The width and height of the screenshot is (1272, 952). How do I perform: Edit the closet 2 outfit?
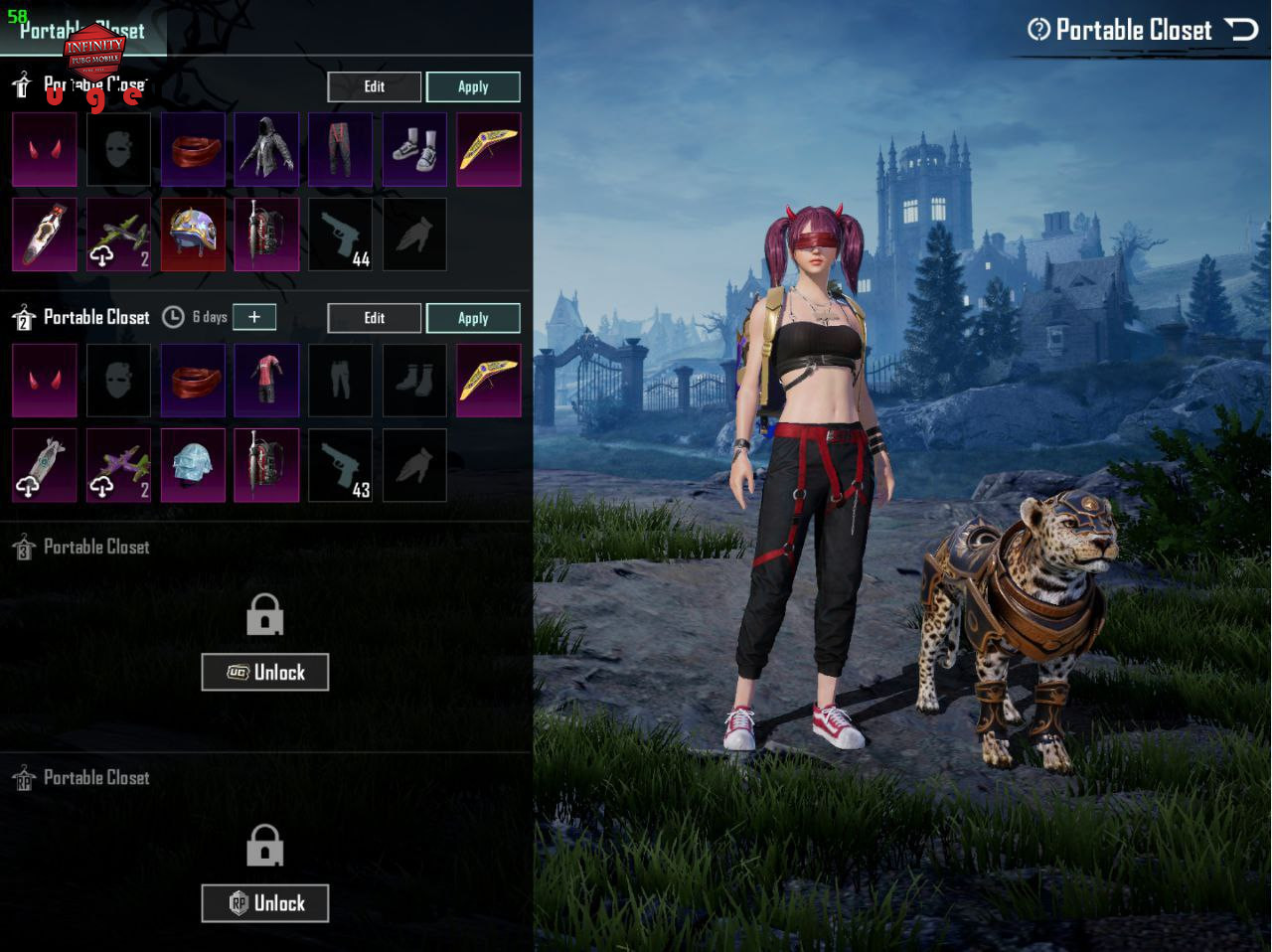tap(374, 318)
